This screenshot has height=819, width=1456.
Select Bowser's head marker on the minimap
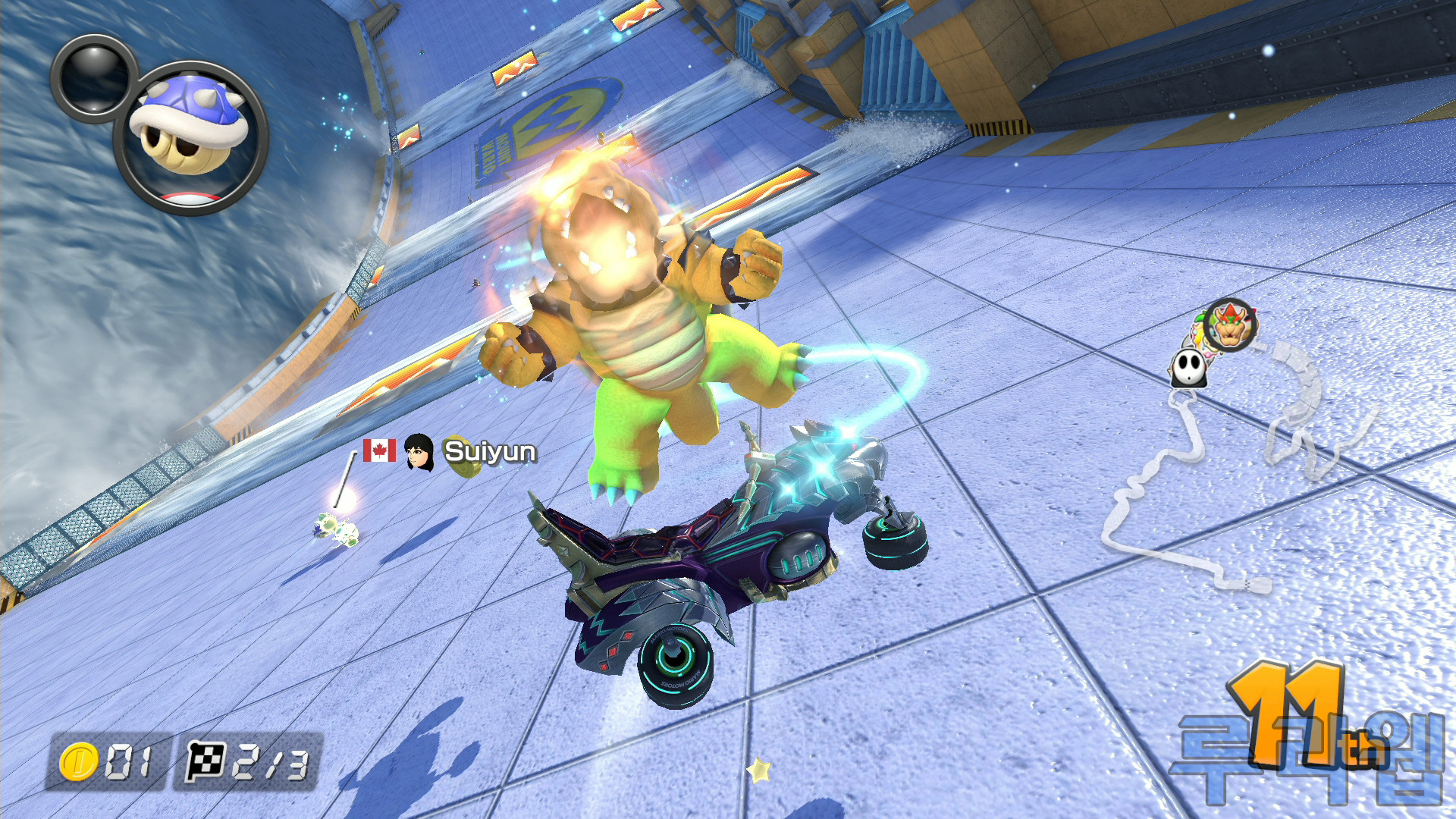click(x=1230, y=325)
